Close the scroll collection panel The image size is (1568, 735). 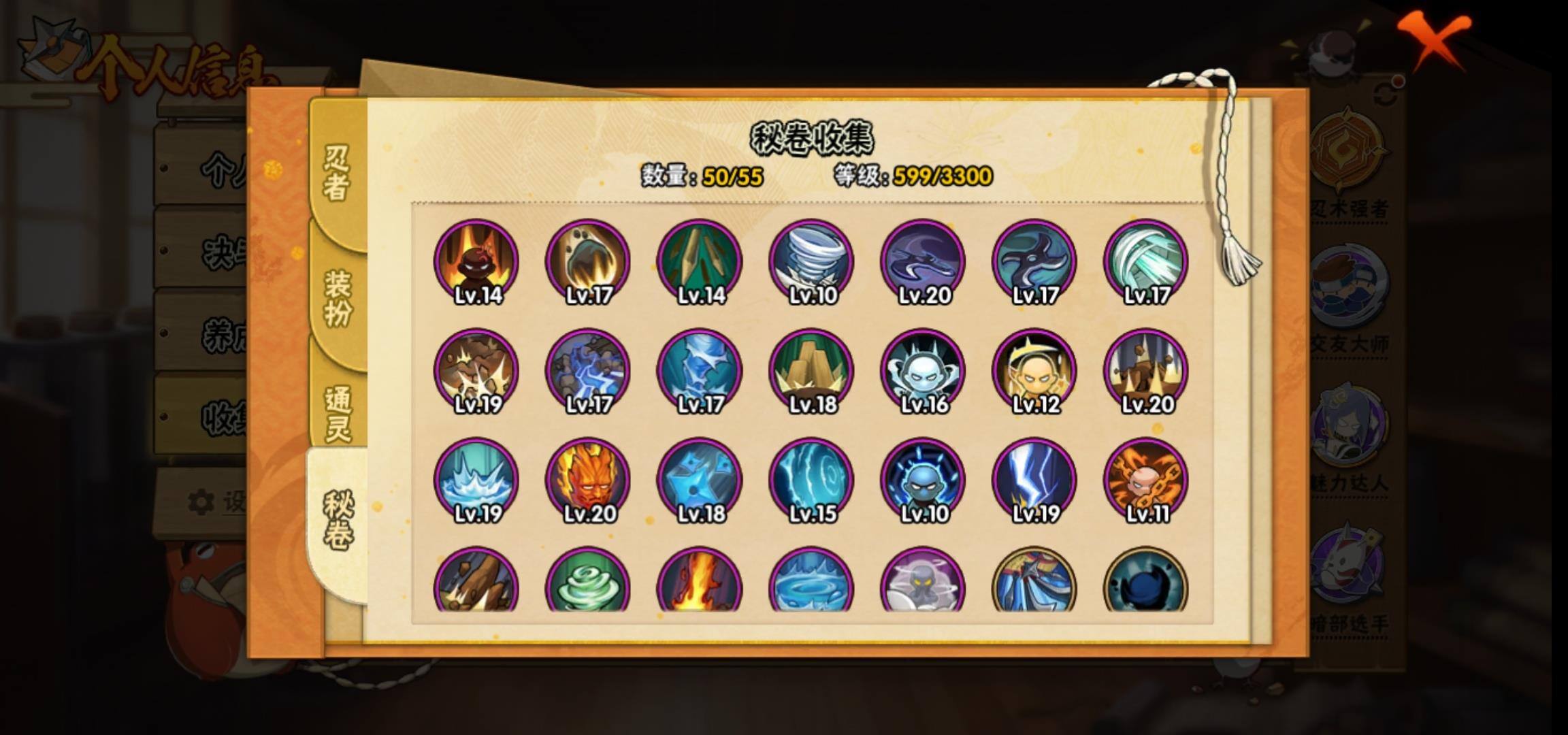click(1433, 41)
